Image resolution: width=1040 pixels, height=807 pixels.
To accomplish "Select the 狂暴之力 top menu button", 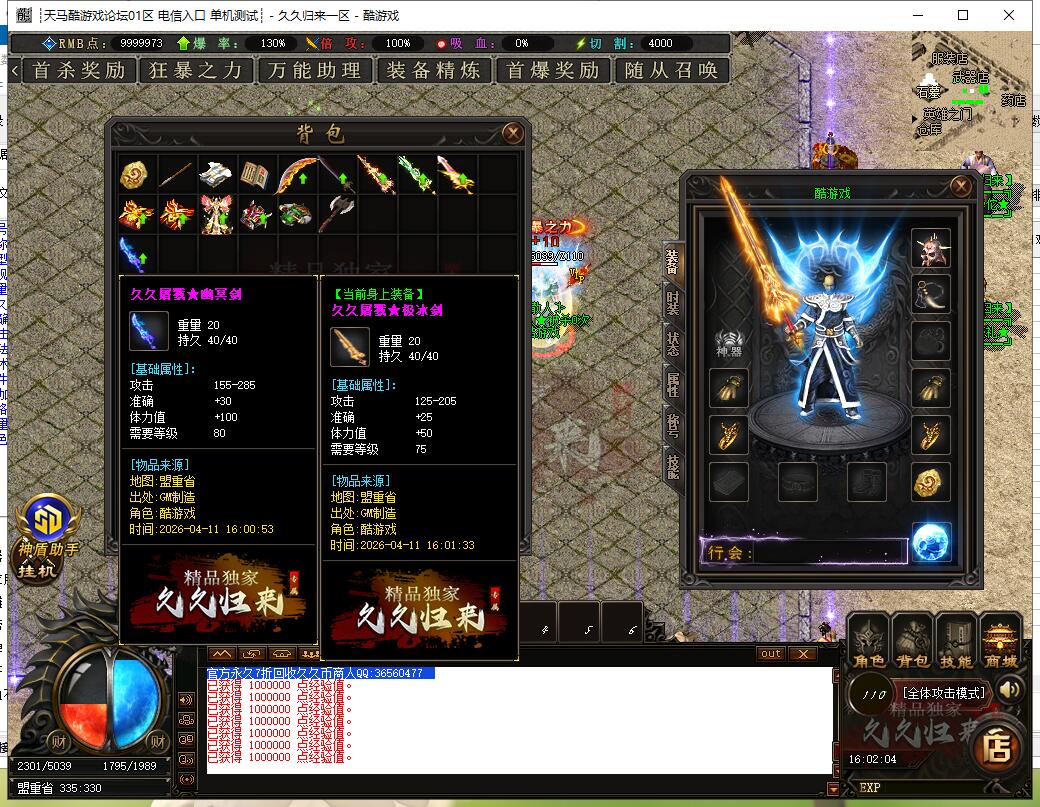I will (196, 70).
